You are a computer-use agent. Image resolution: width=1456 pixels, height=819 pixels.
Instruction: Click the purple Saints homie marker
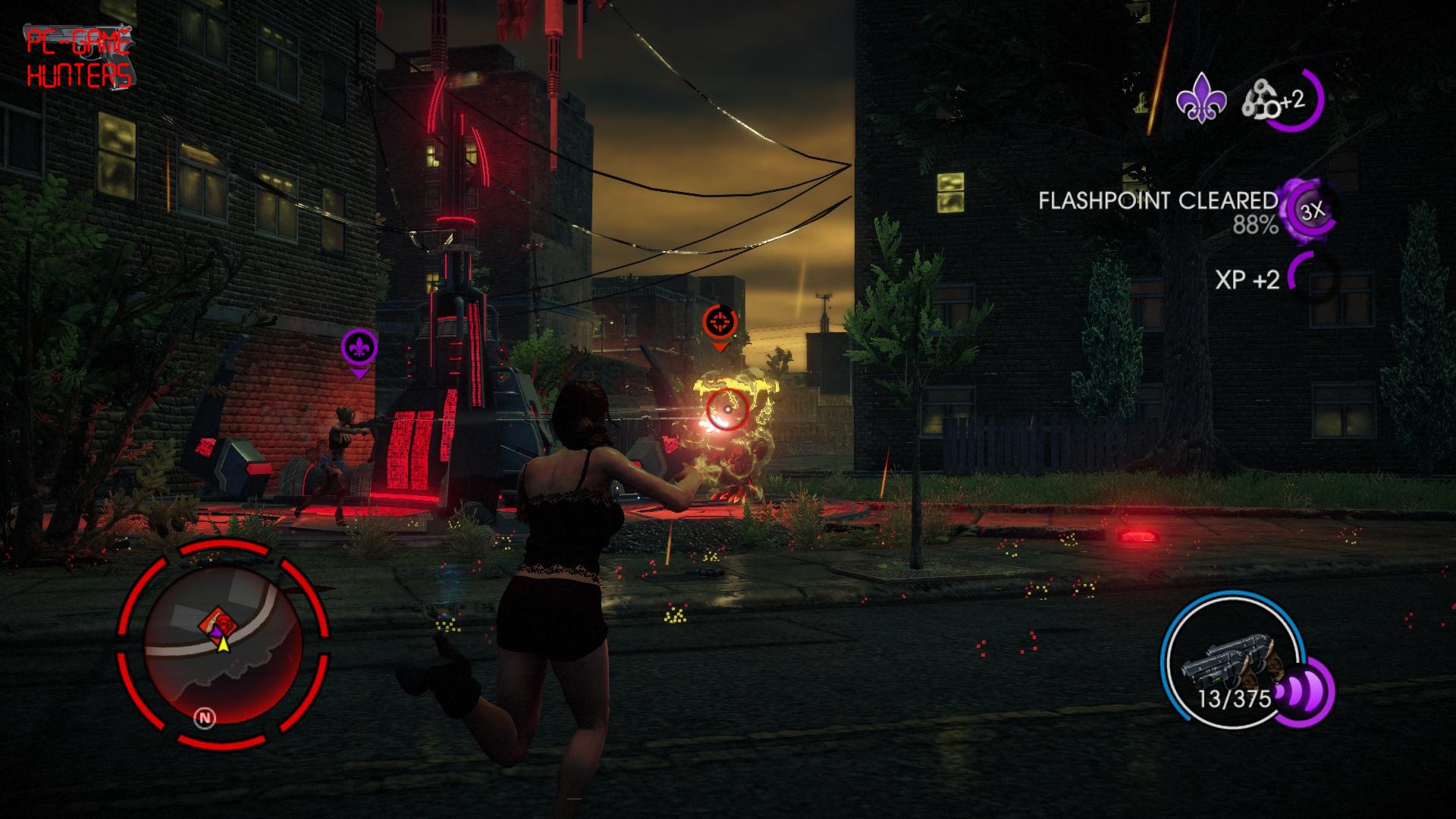pyautogui.click(x=359, y=349)
